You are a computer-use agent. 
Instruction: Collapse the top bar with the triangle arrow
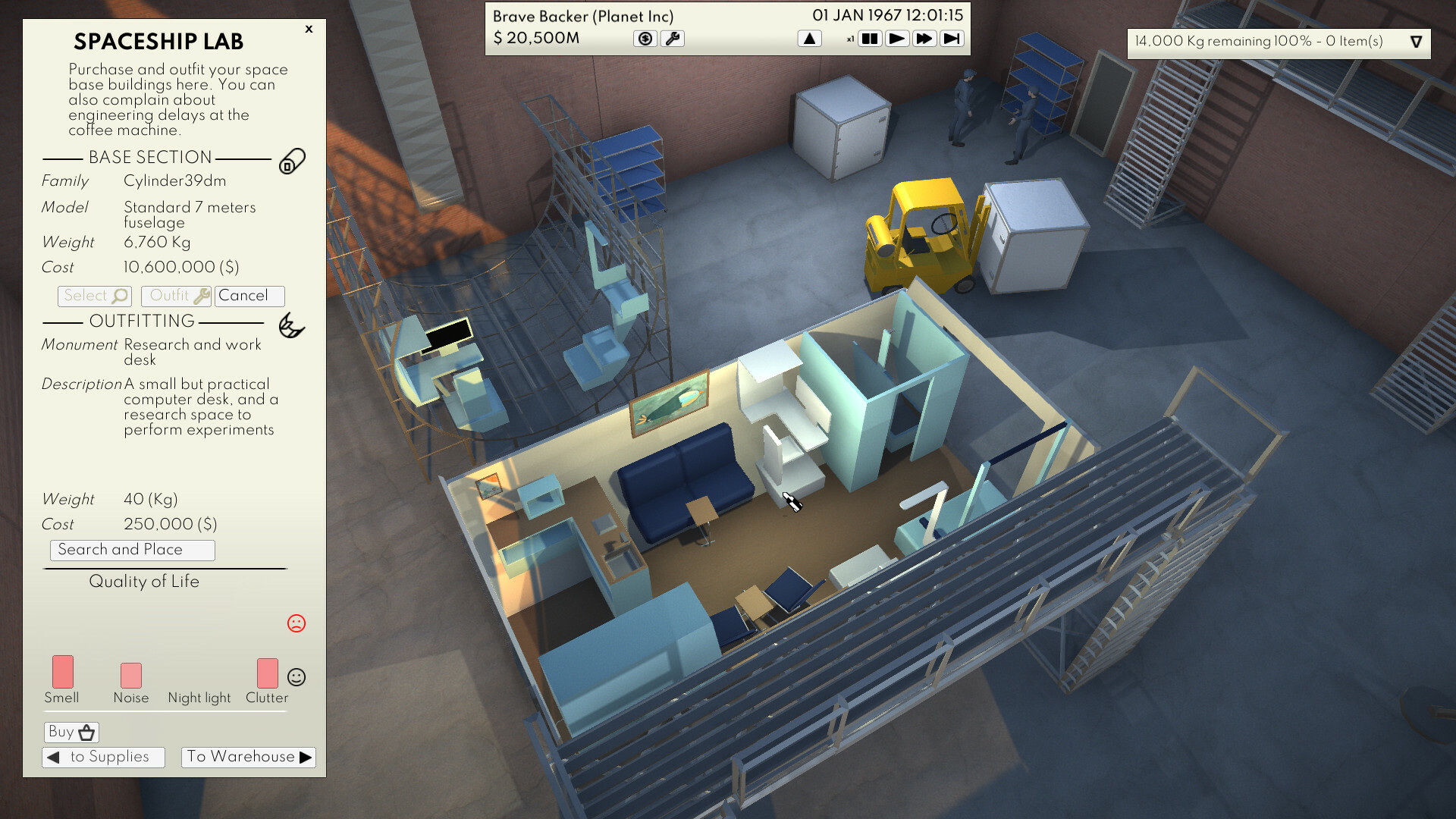(x=809, y=38)
